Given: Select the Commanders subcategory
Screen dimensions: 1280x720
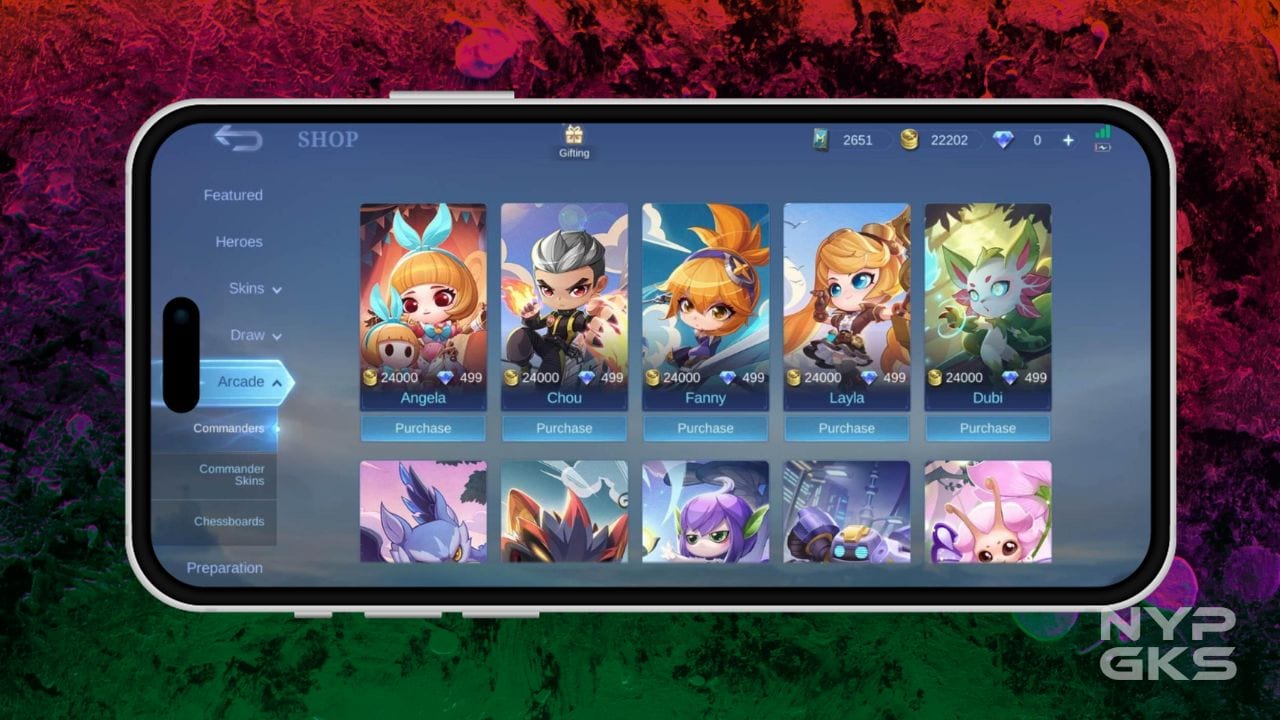Looking at the screenshot, I should (x=229, y=428).
